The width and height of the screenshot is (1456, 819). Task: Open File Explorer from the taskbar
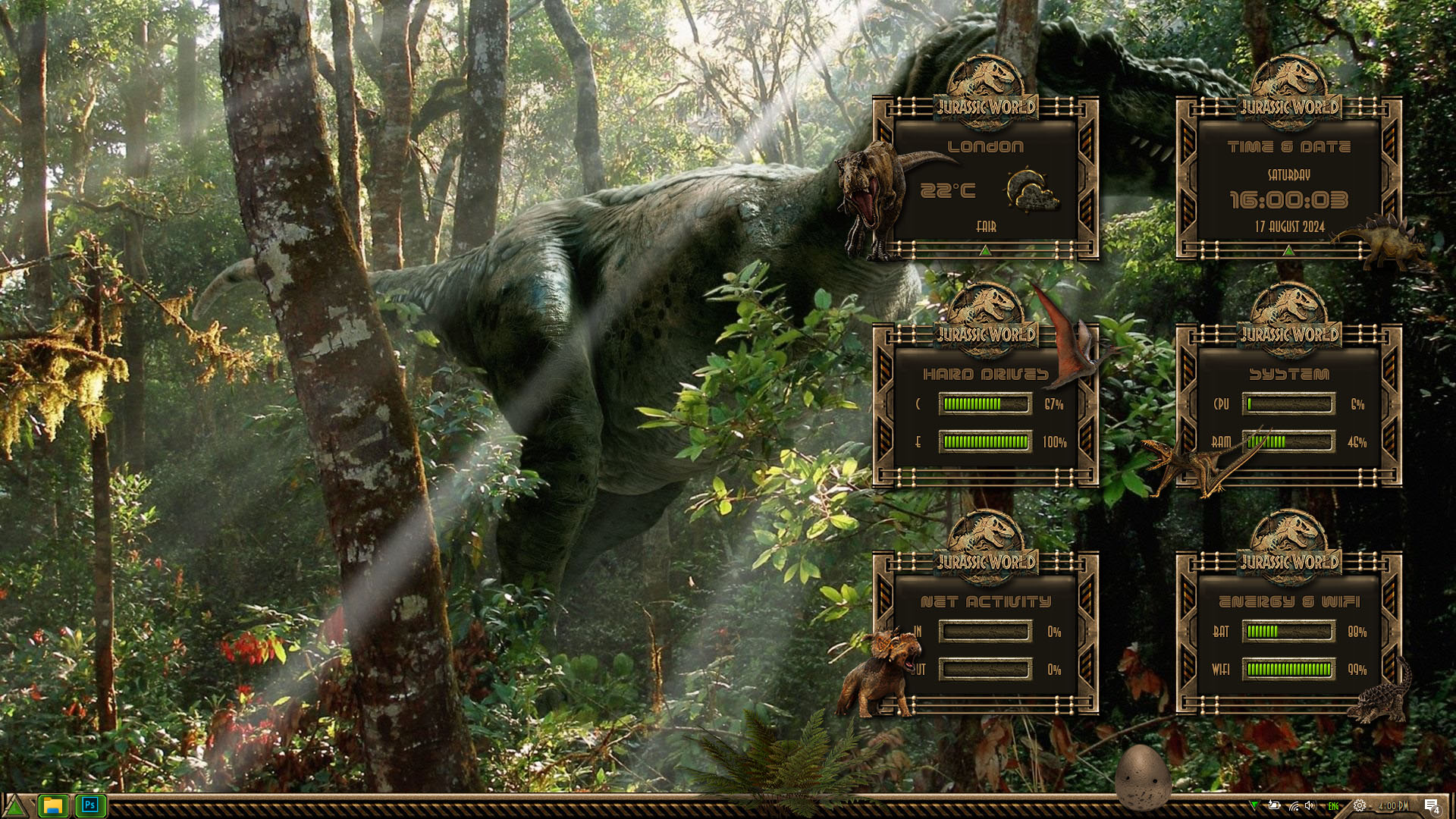53,805
